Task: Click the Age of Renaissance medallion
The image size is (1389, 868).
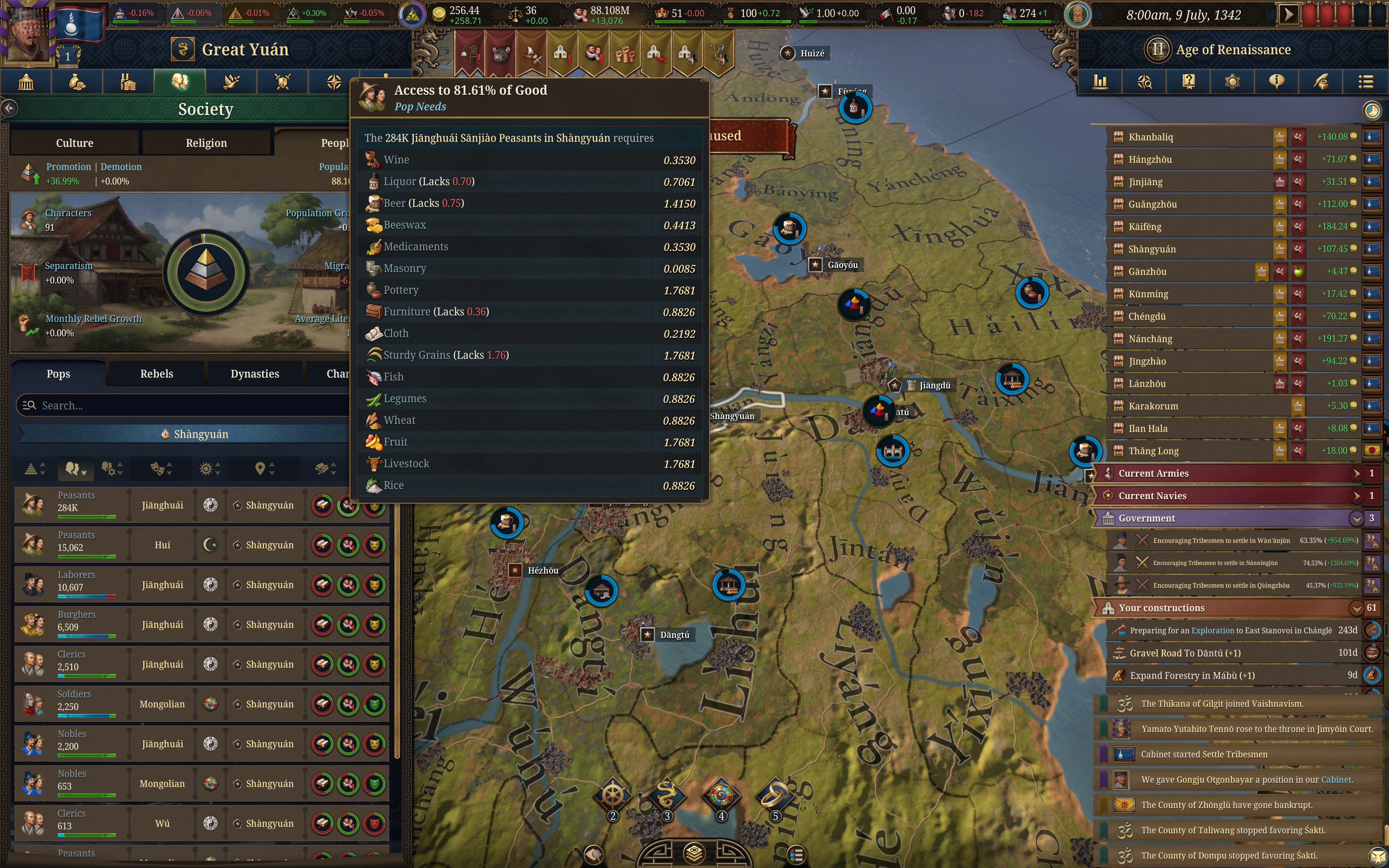Action: (1159, 49)
